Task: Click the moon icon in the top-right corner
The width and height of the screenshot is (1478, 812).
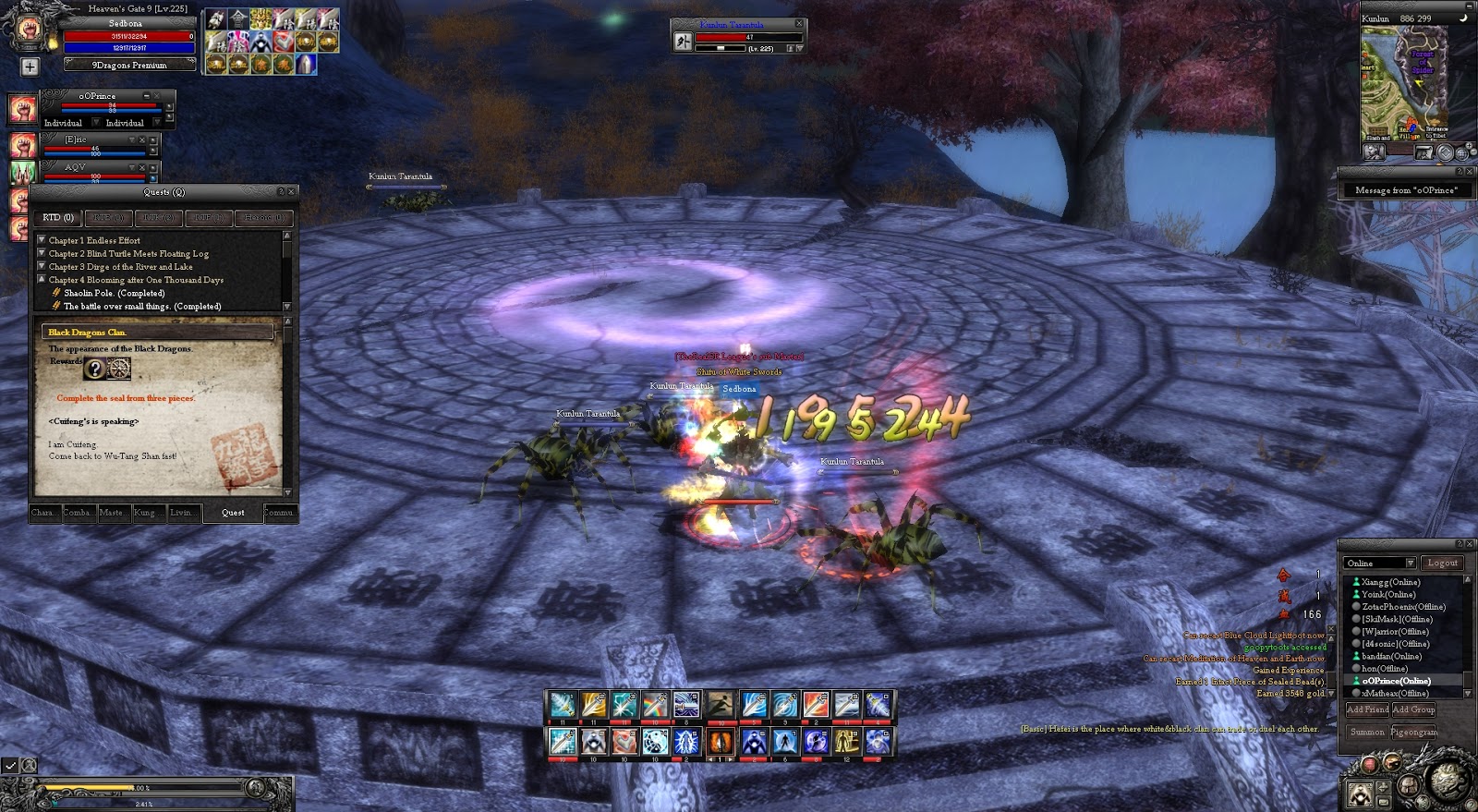Action: click(1464, 16)
